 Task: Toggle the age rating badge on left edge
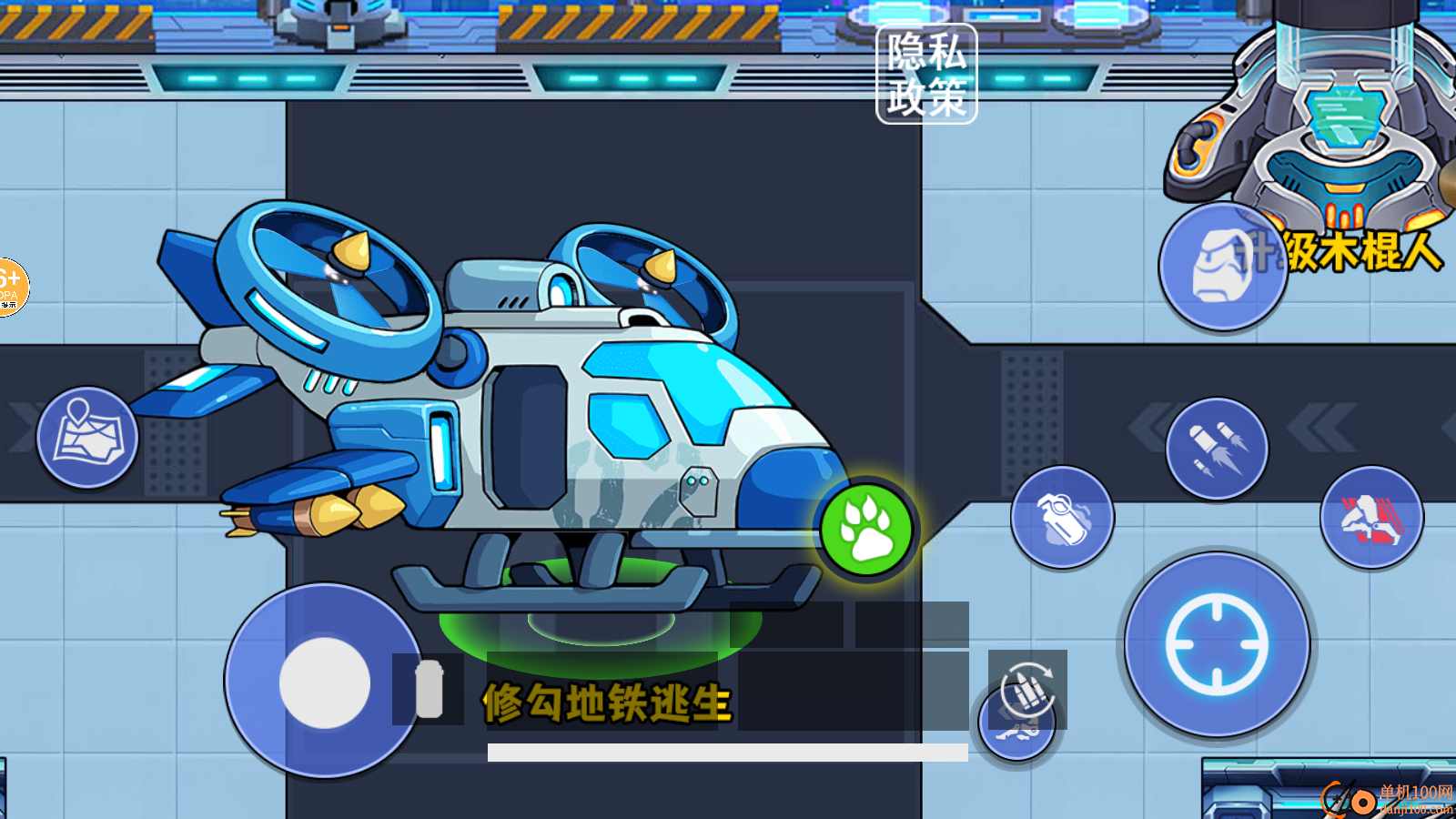click(x=11, y=285)
